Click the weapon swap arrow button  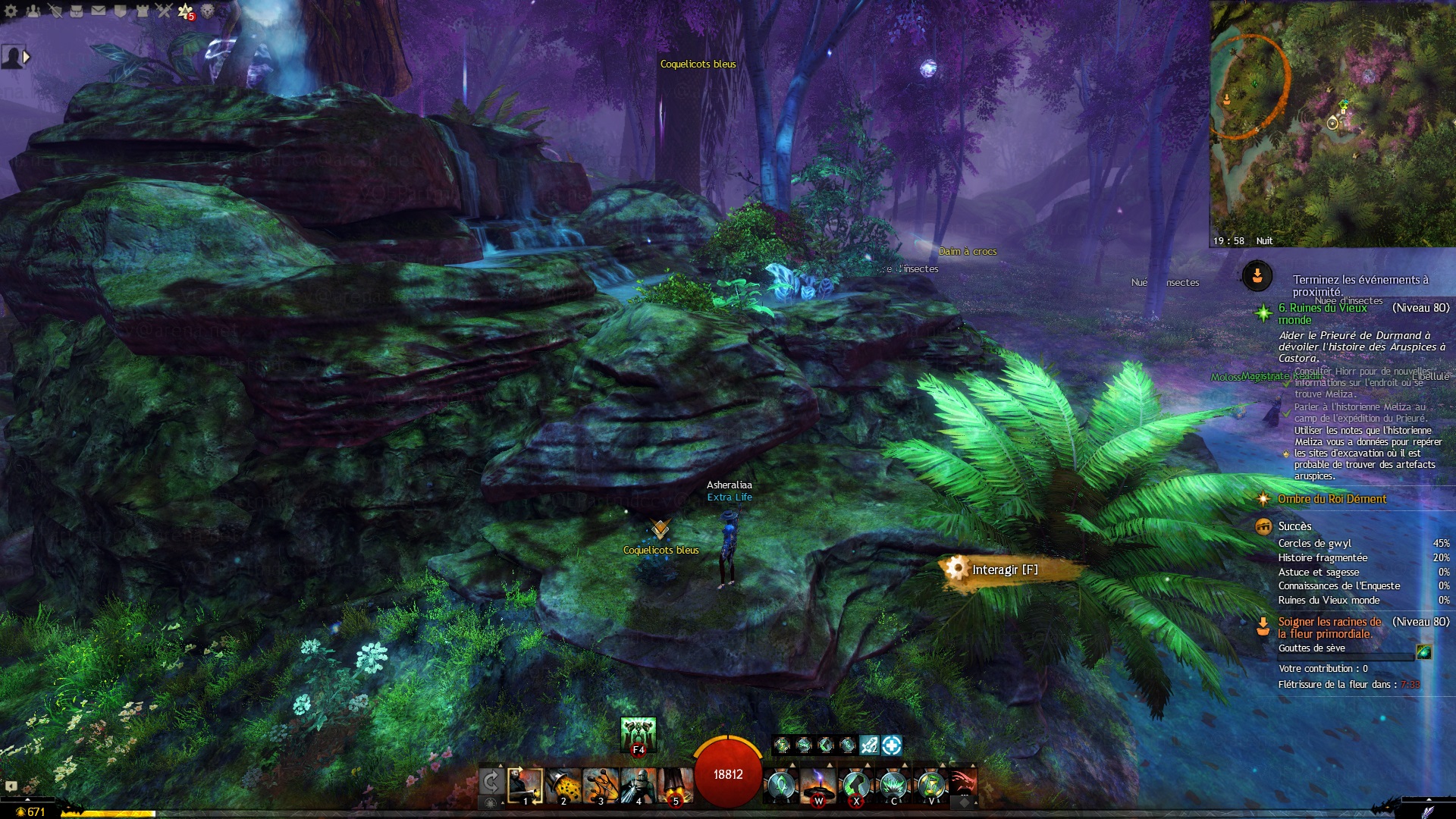[491, 781]
